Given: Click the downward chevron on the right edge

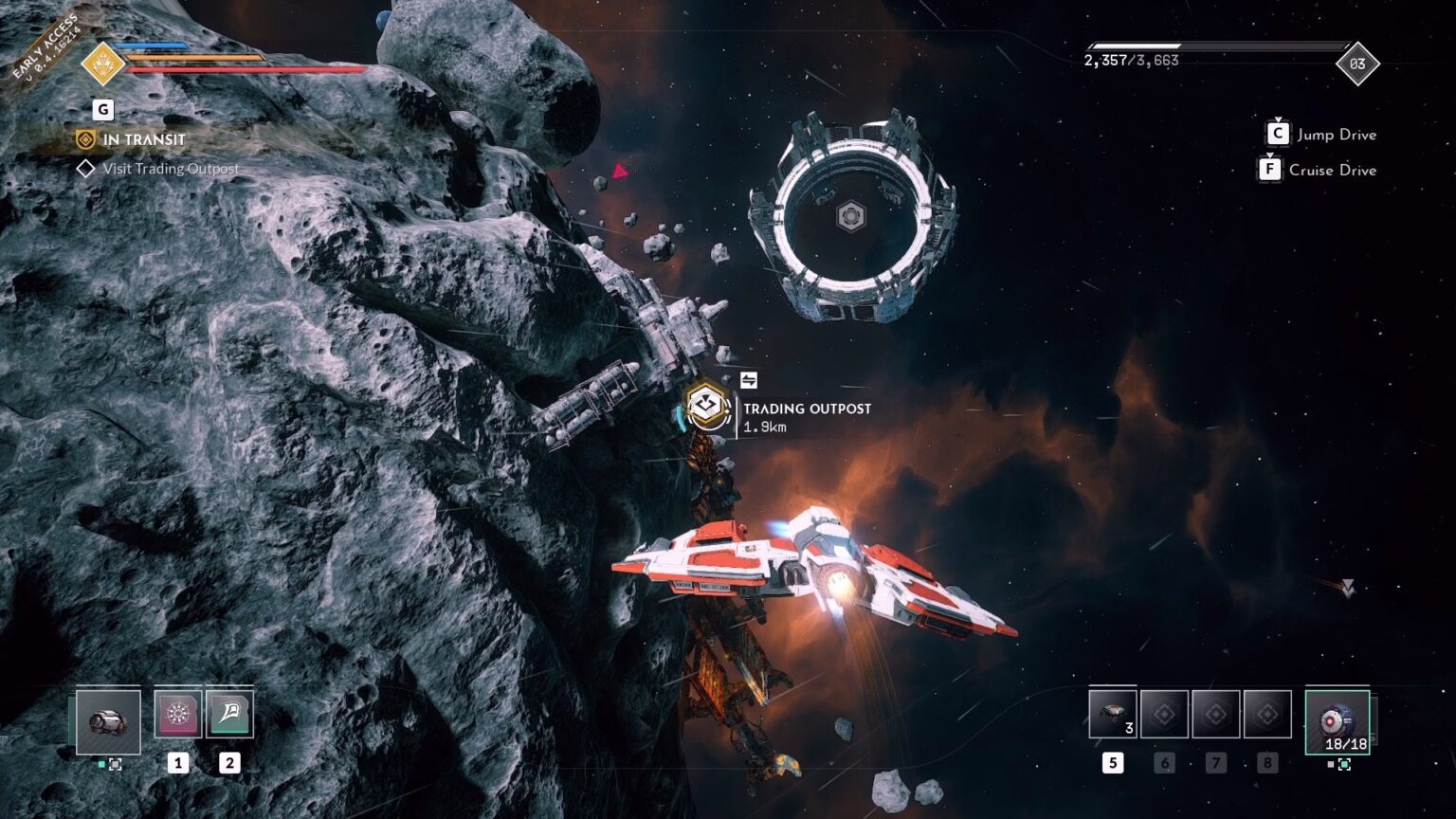Looking at the screenshot, I should [1347, 586].
